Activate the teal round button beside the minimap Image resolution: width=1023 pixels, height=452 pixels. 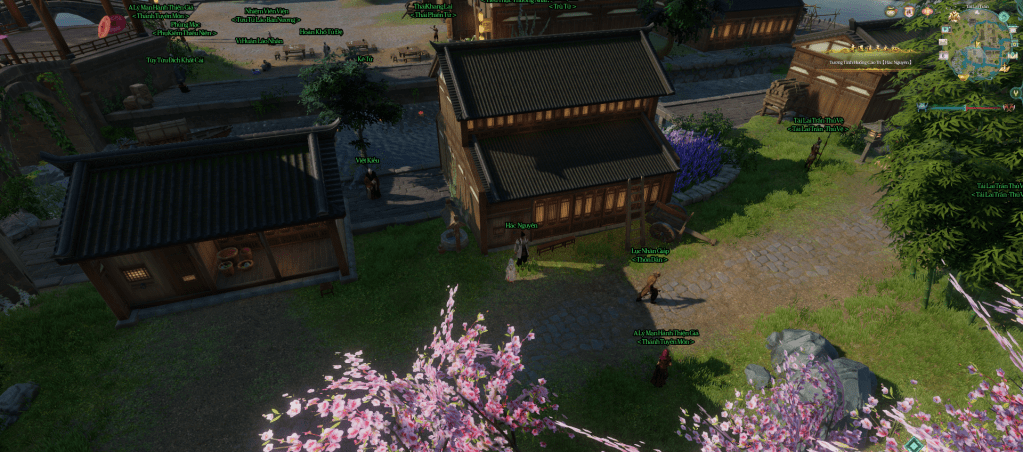[1004, 16]
